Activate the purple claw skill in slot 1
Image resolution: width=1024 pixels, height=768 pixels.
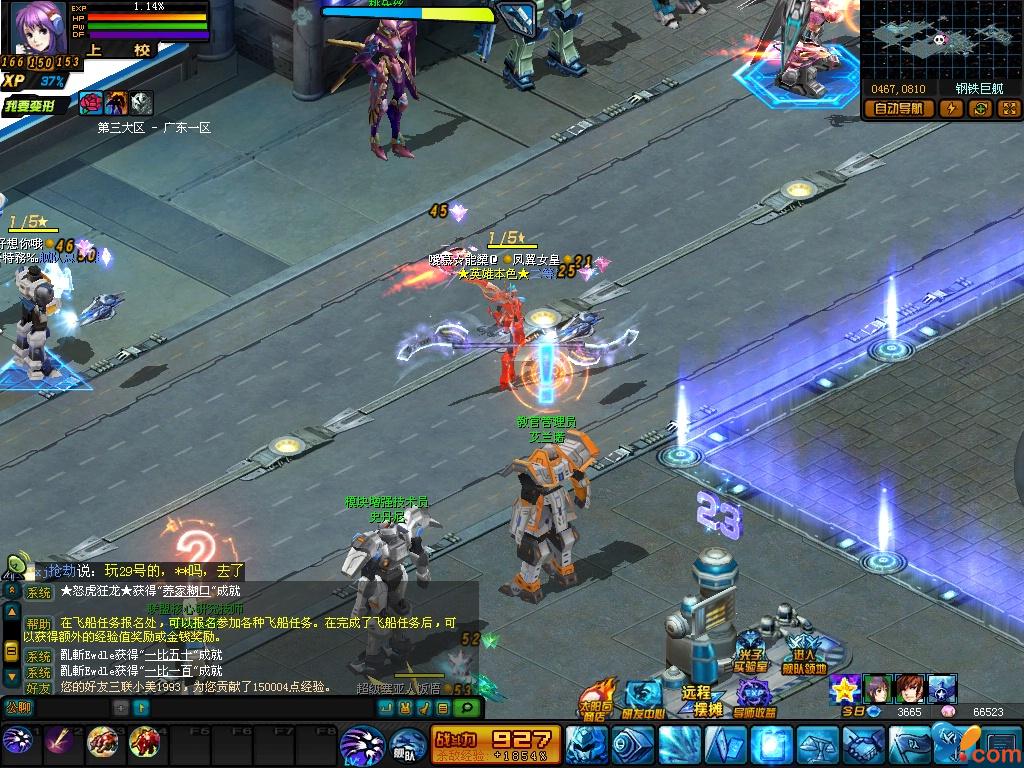pos(17,741)
